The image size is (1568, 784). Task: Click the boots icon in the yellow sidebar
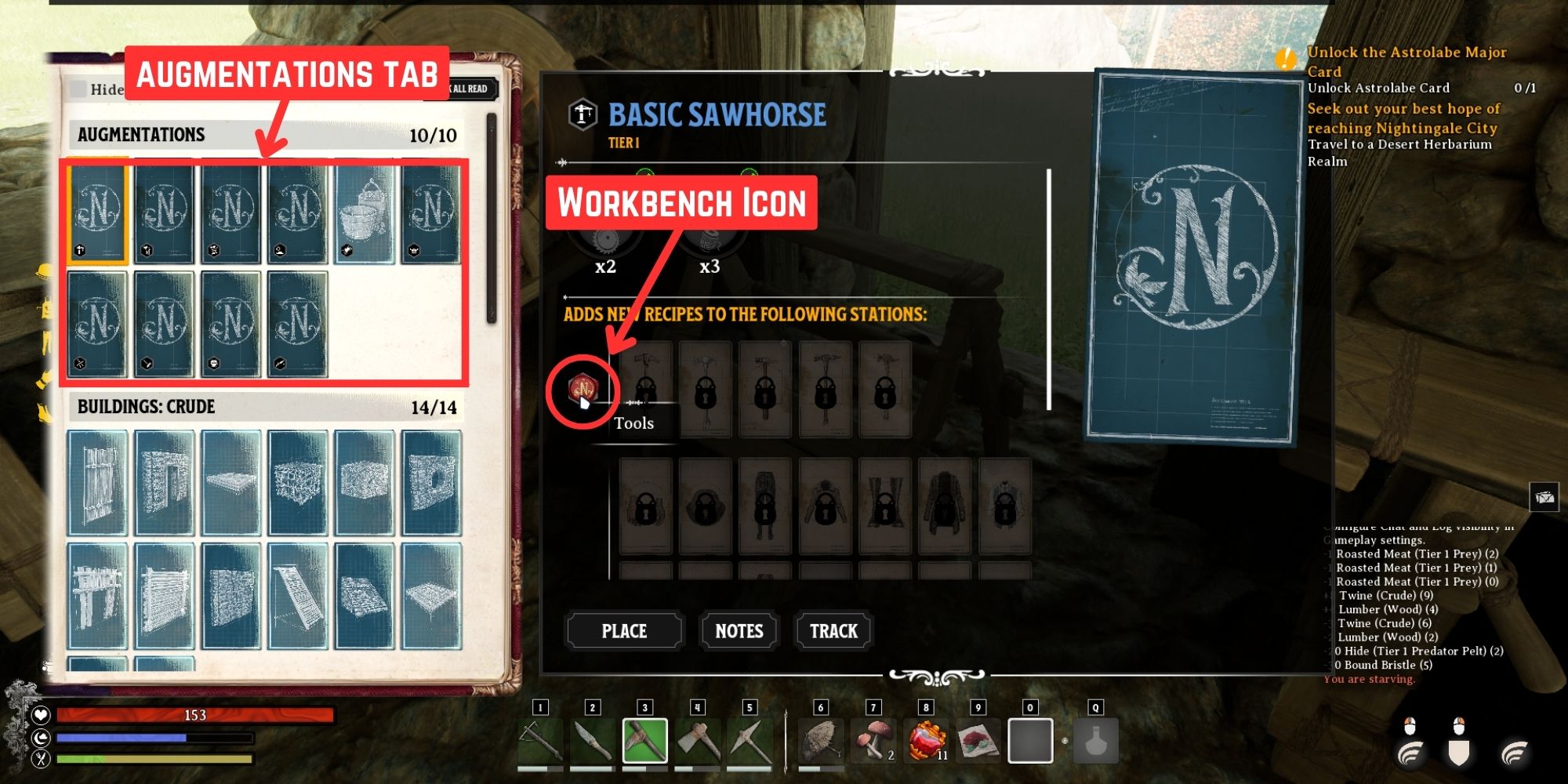tap(44, 413)
